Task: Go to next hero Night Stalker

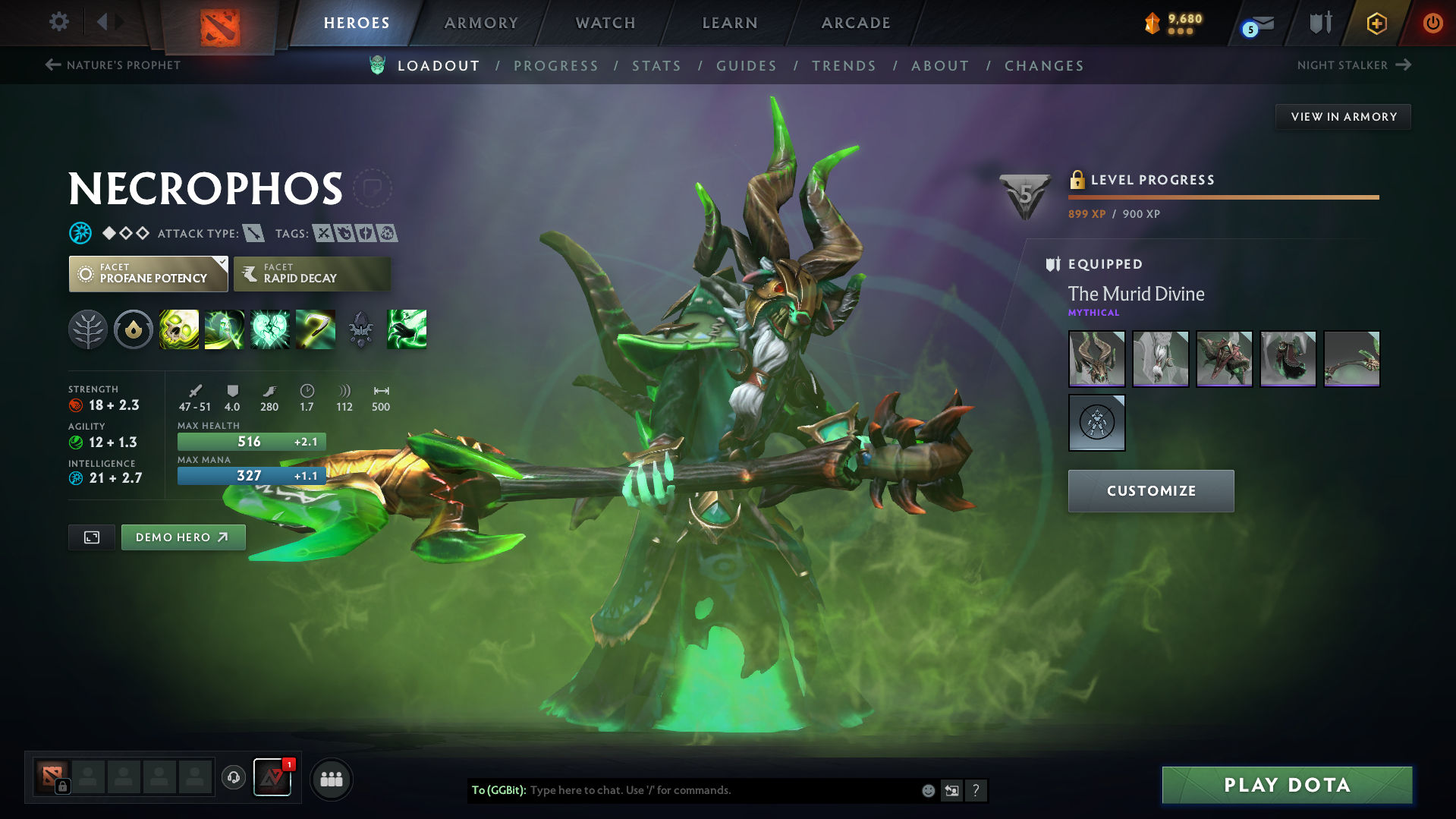Action: tap(1354, 65)
